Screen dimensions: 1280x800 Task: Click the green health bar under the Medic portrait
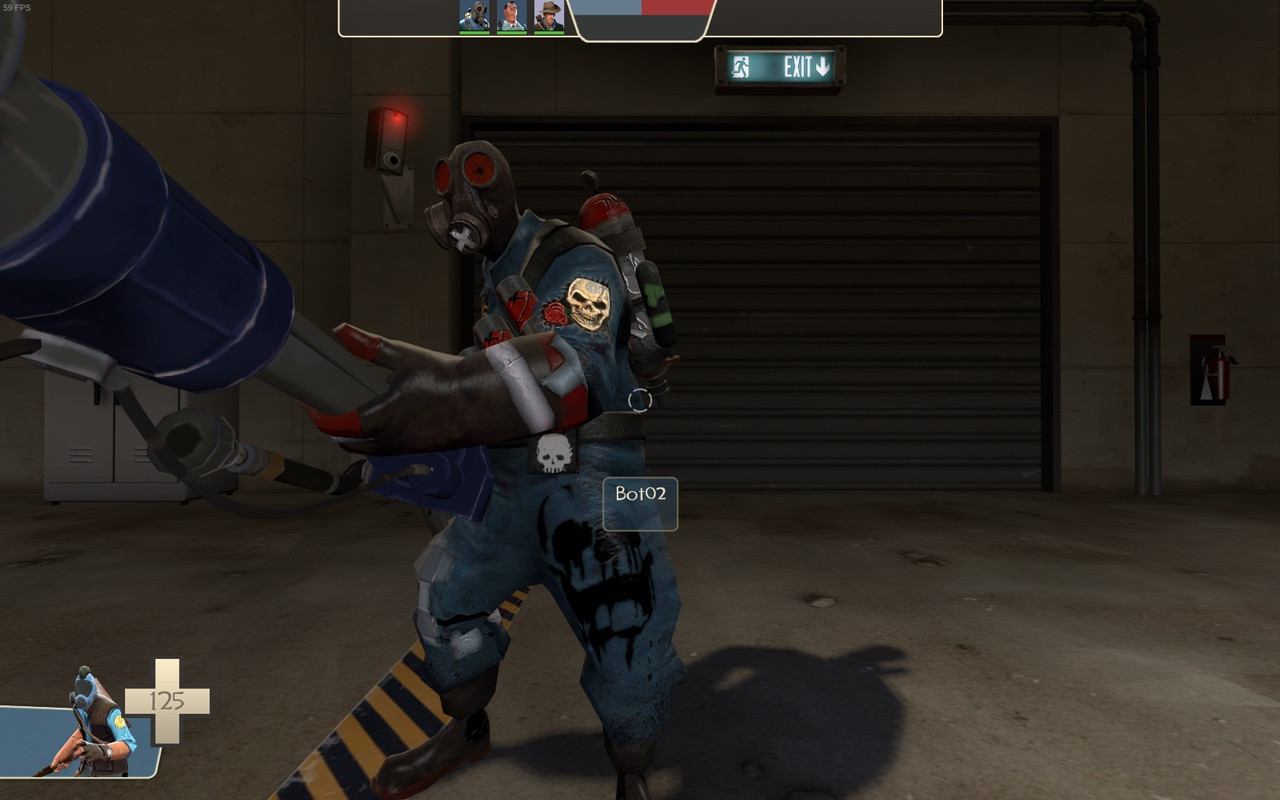point(510,33)
